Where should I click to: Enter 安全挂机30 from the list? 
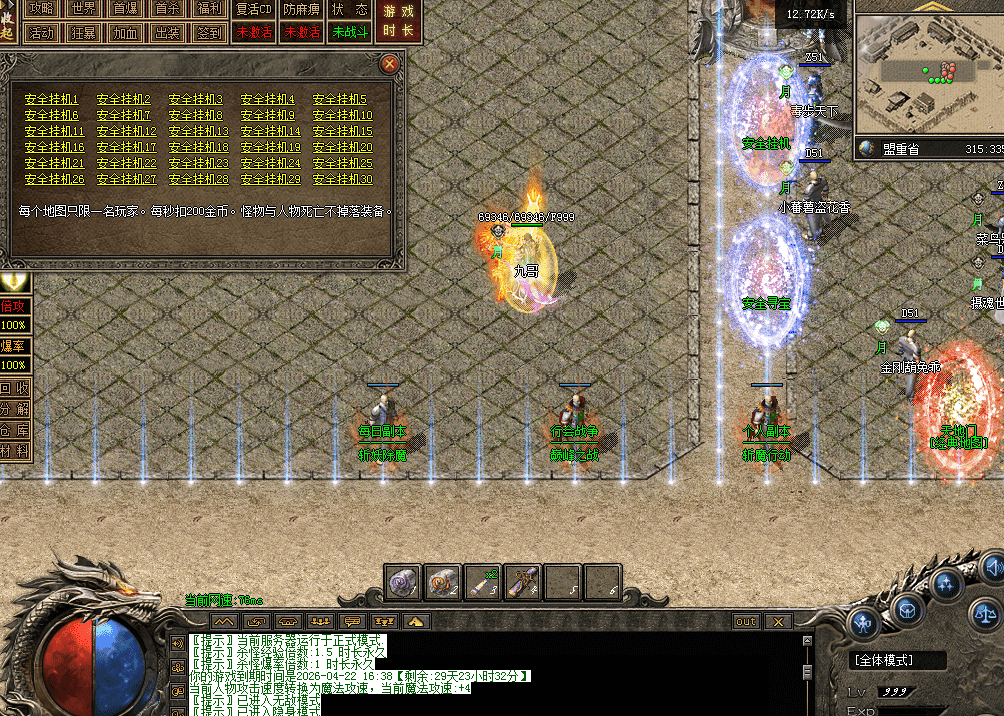tap(342, 179)
